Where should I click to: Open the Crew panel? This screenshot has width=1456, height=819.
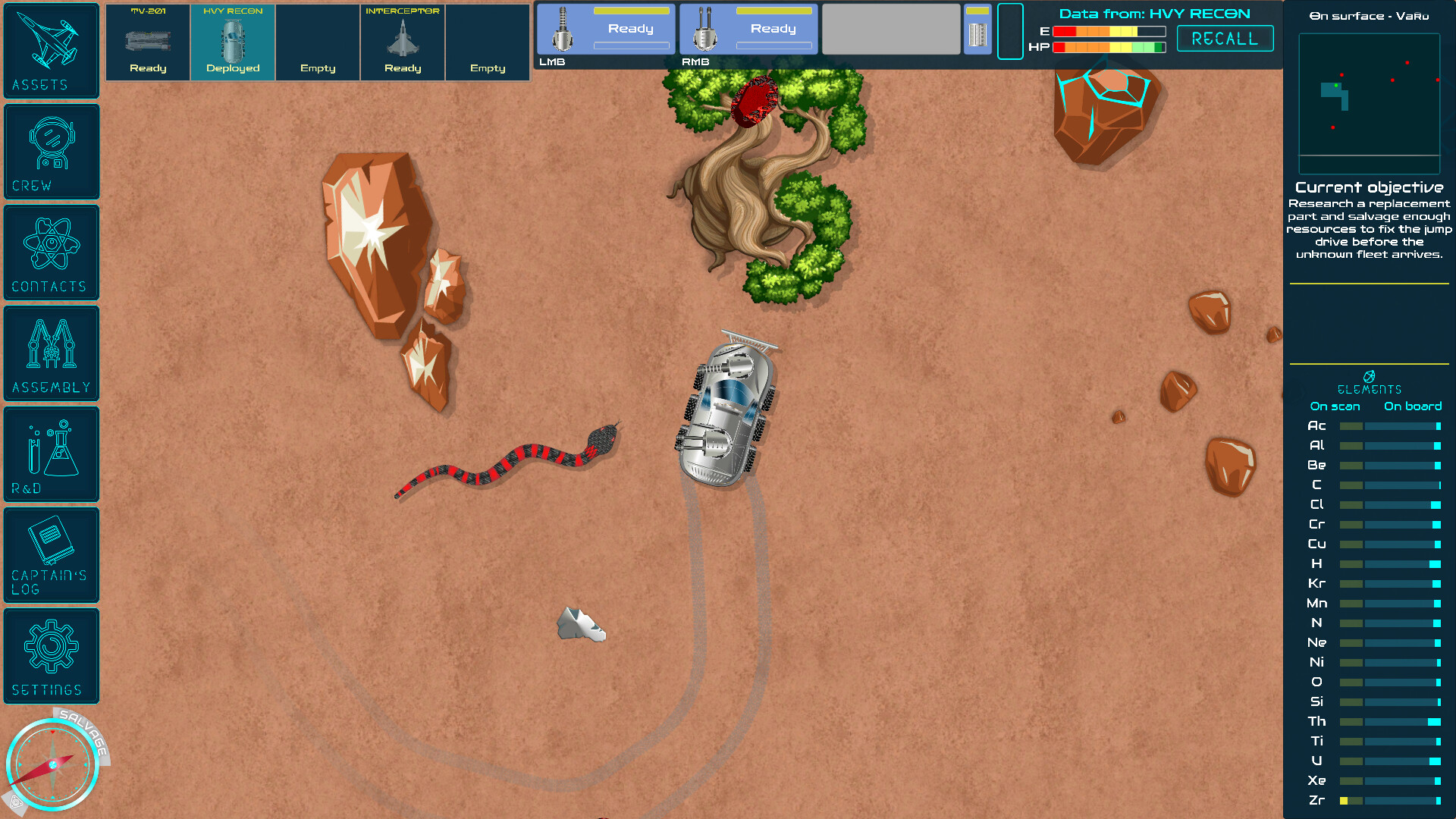51,150
